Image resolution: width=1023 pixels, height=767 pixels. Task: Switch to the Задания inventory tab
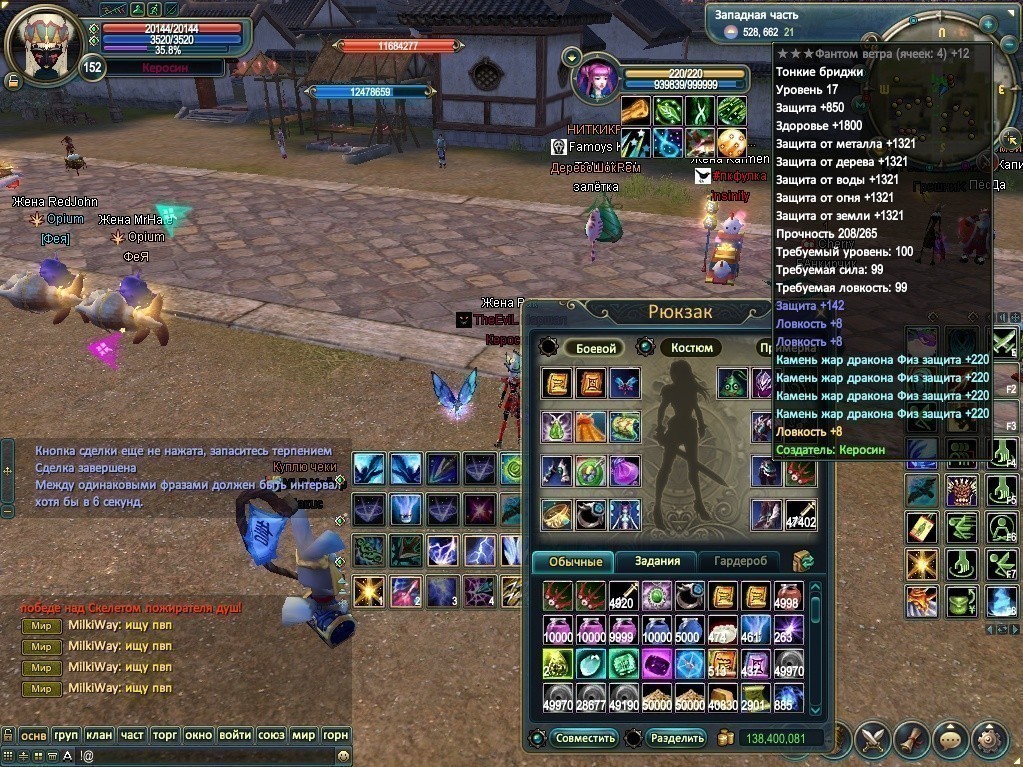(x=657, y=561)
